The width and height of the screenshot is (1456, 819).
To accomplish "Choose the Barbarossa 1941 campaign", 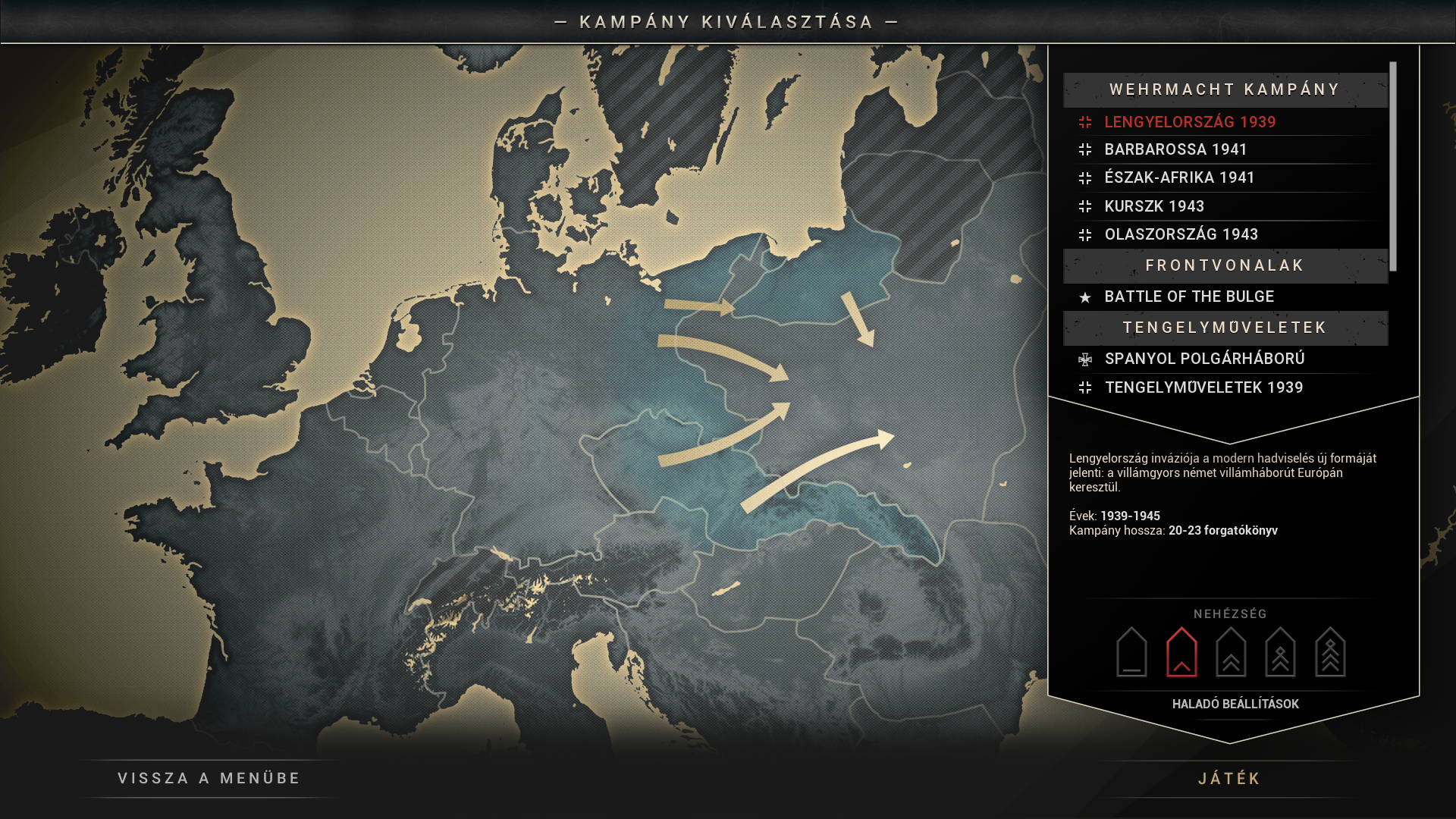I will [1175, 149].
